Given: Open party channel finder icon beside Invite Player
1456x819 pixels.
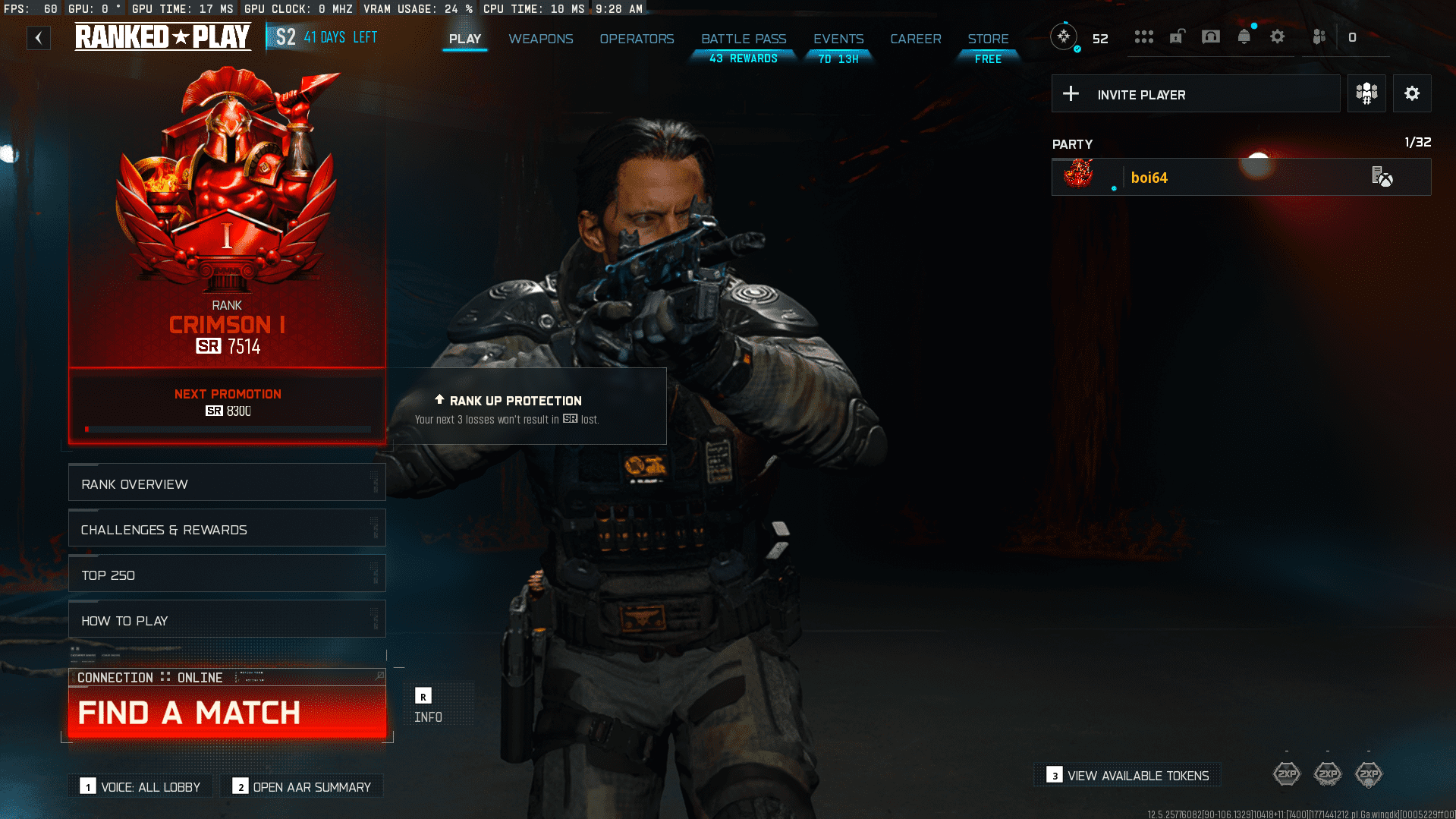Looking at the screenshot, I should [x=1366, y=93].
